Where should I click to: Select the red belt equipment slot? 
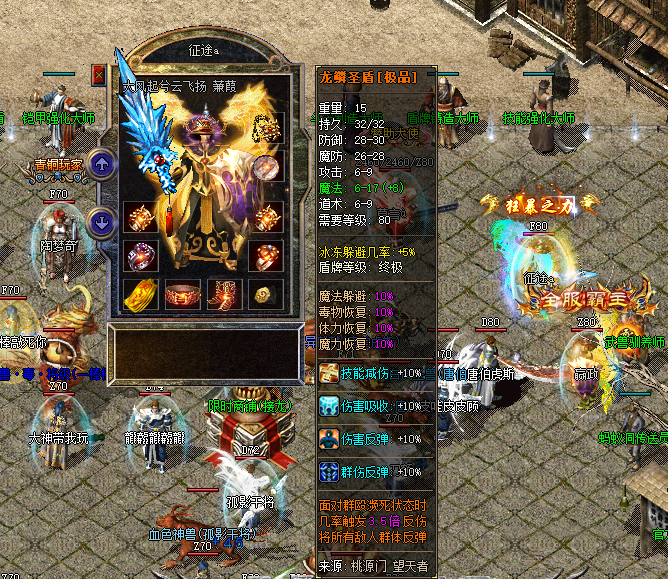click(x=181, y=295)
